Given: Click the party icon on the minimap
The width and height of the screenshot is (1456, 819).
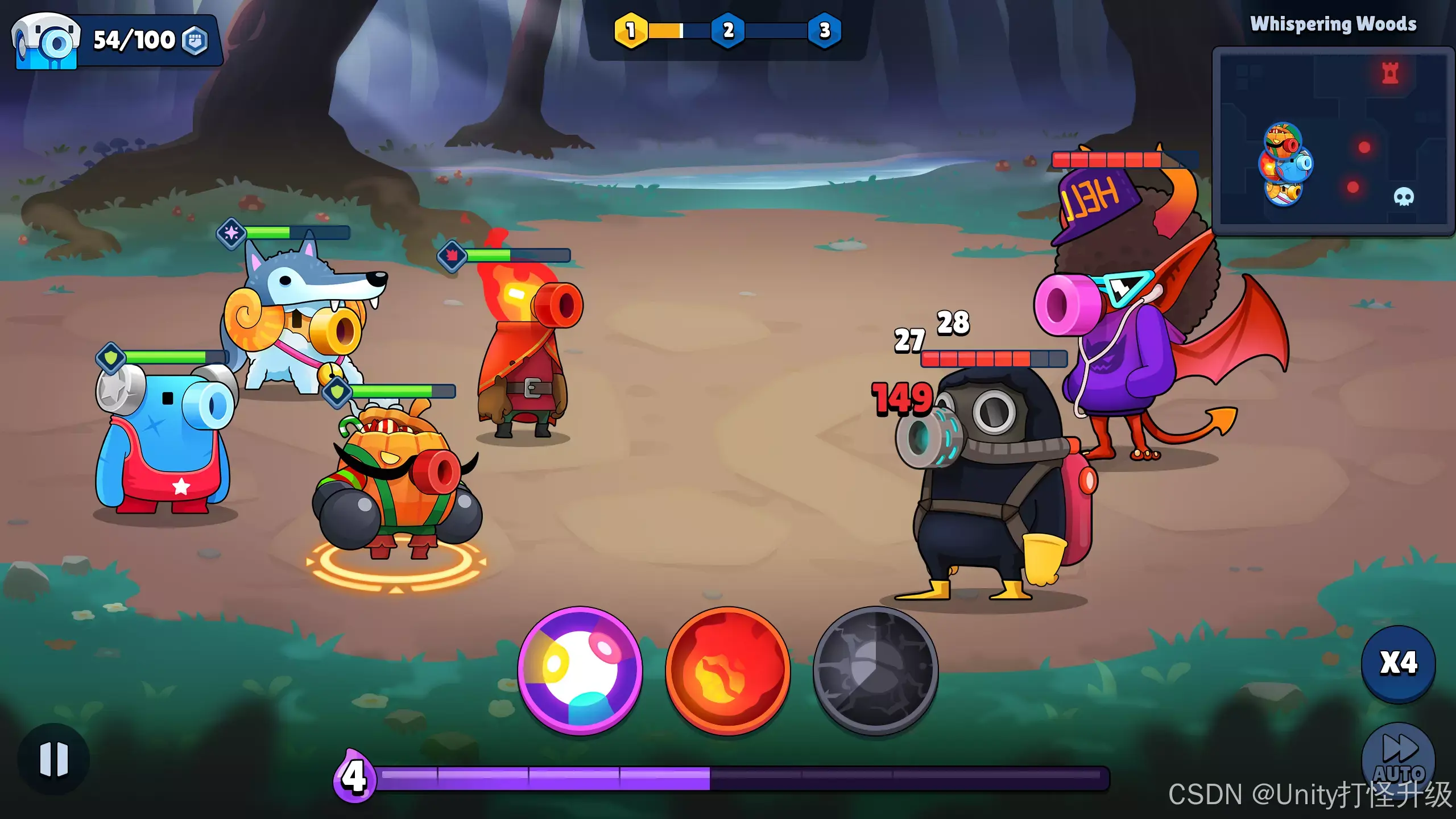Looking at the screenshot, I should [1285, 164].
